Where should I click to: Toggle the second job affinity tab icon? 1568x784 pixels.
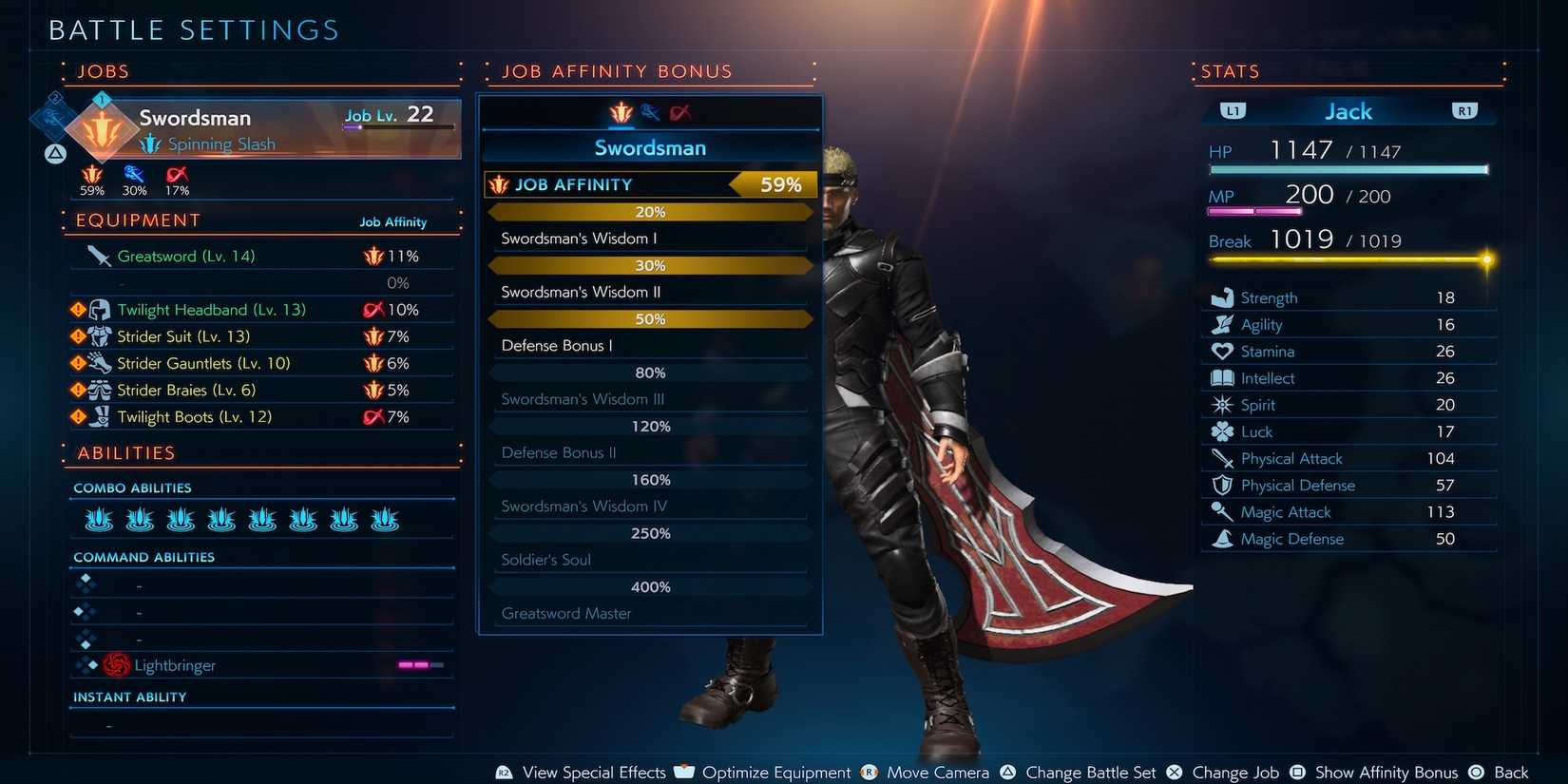click(x=650, y=111)
